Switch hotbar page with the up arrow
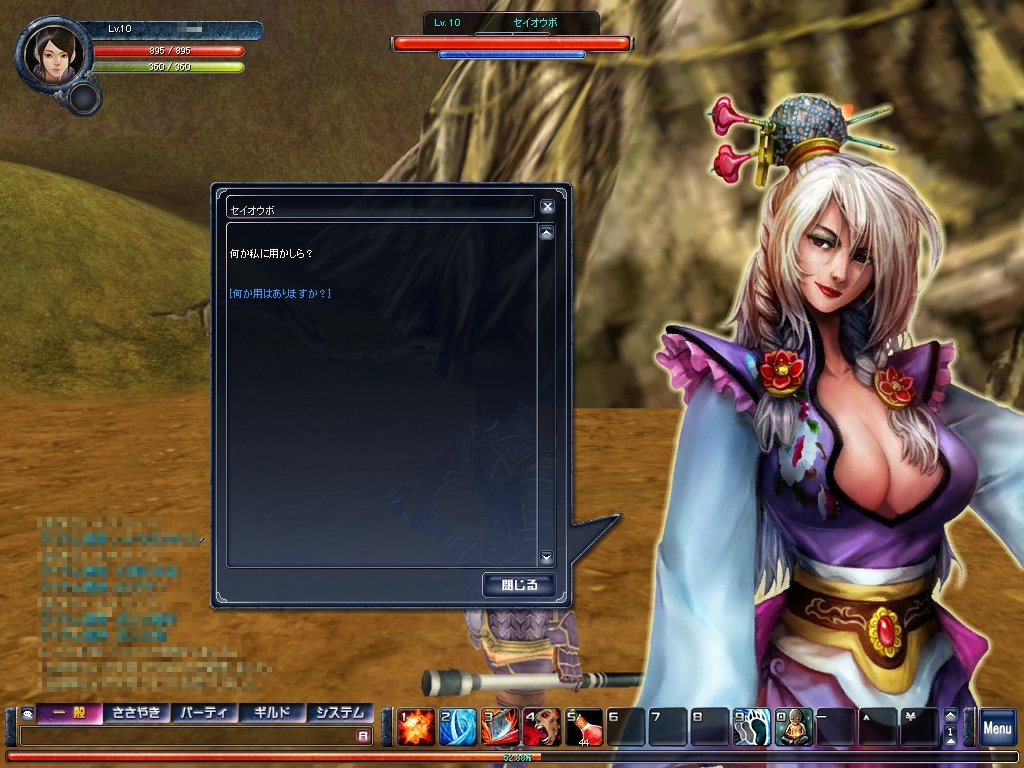 pos(951,714)
